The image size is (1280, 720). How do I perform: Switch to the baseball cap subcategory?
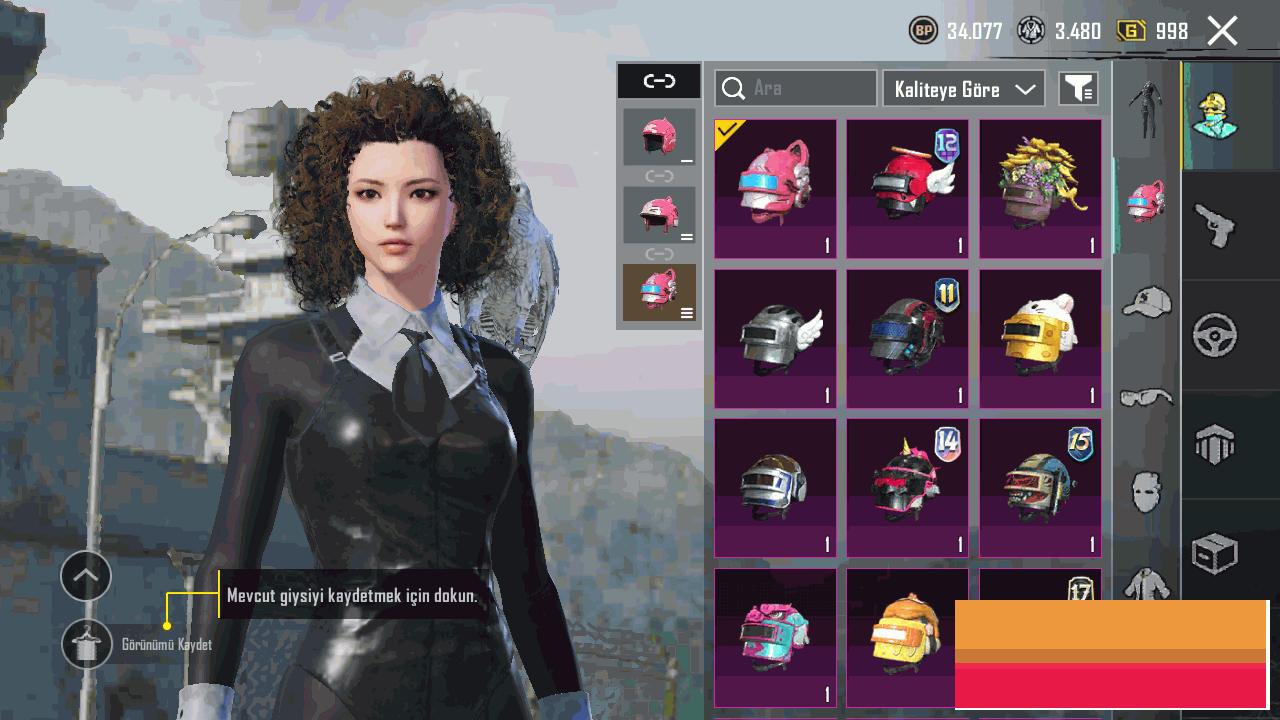coord(1146,300)
